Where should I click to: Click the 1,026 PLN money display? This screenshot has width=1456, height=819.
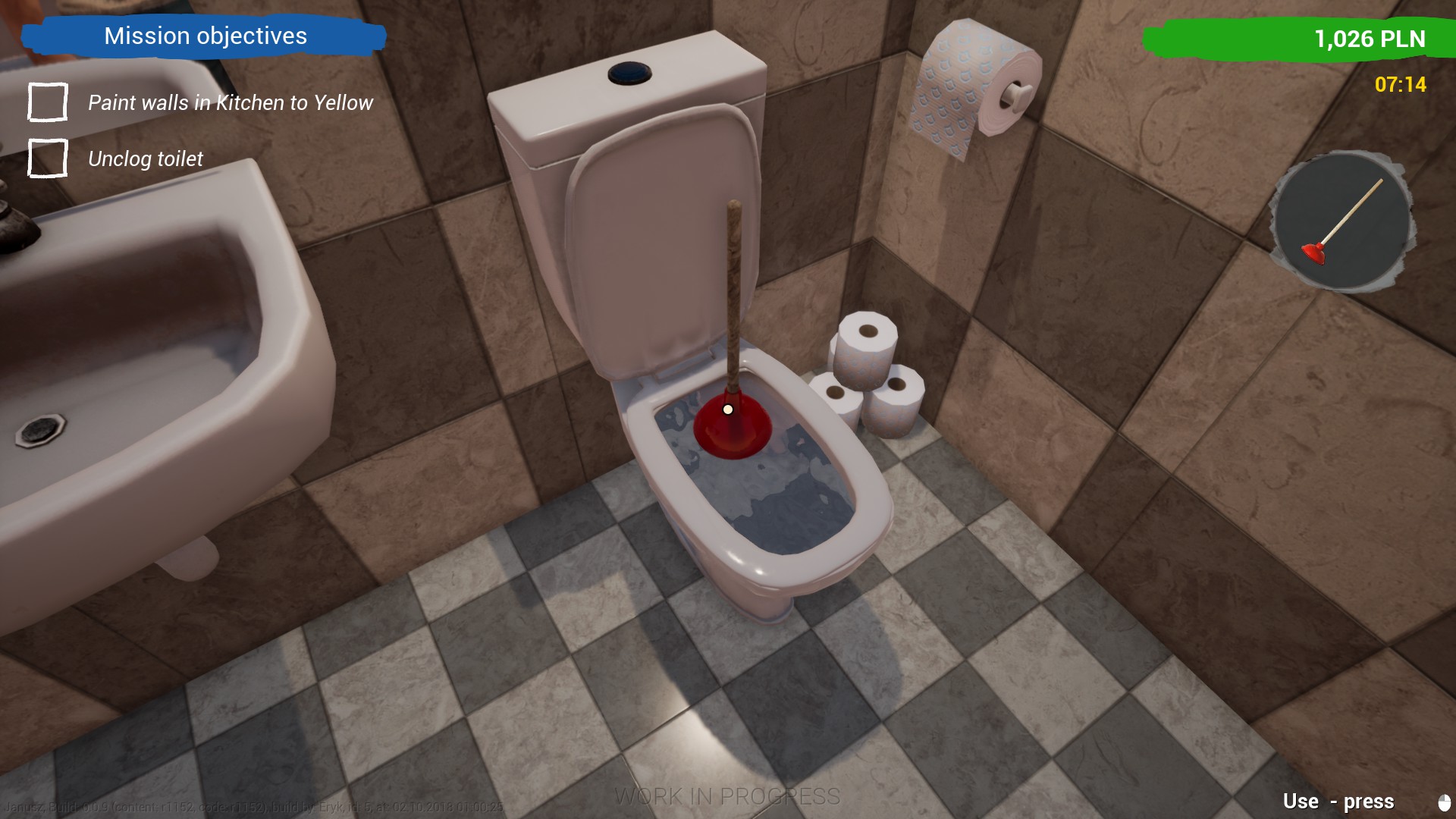coord(1370,38)
